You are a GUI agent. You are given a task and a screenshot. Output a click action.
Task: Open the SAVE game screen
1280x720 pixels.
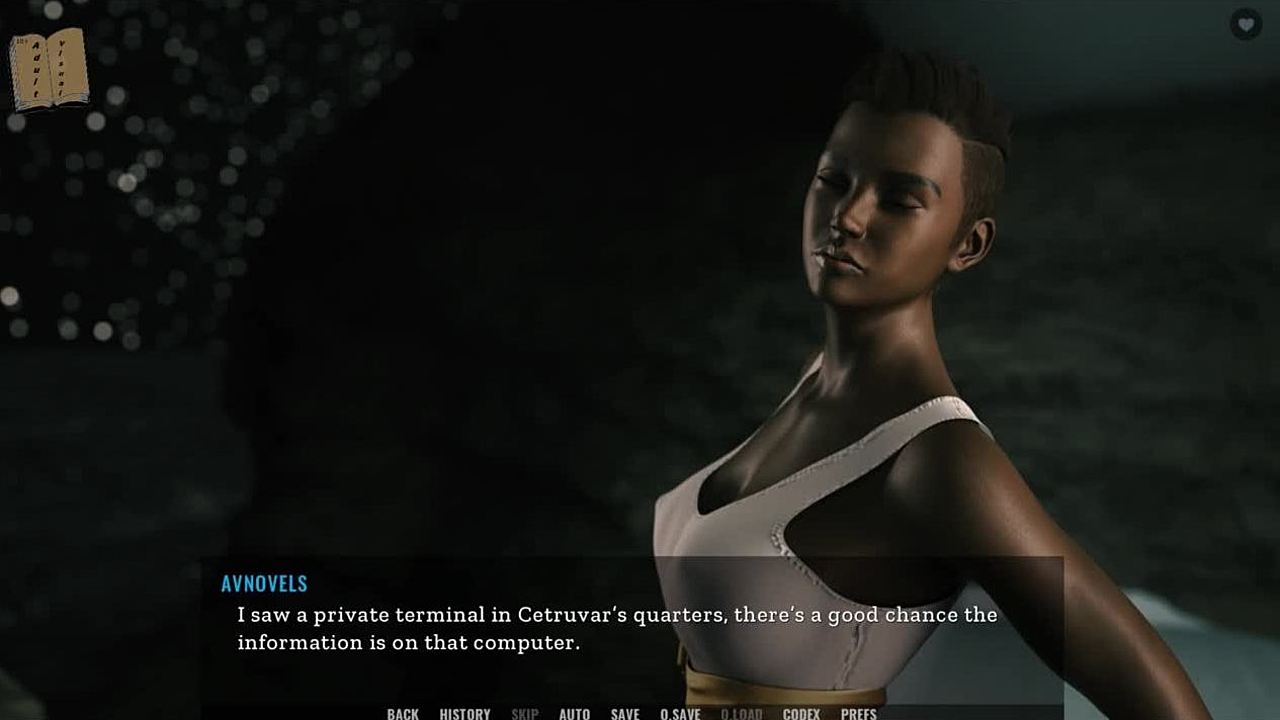pos(625,713)
